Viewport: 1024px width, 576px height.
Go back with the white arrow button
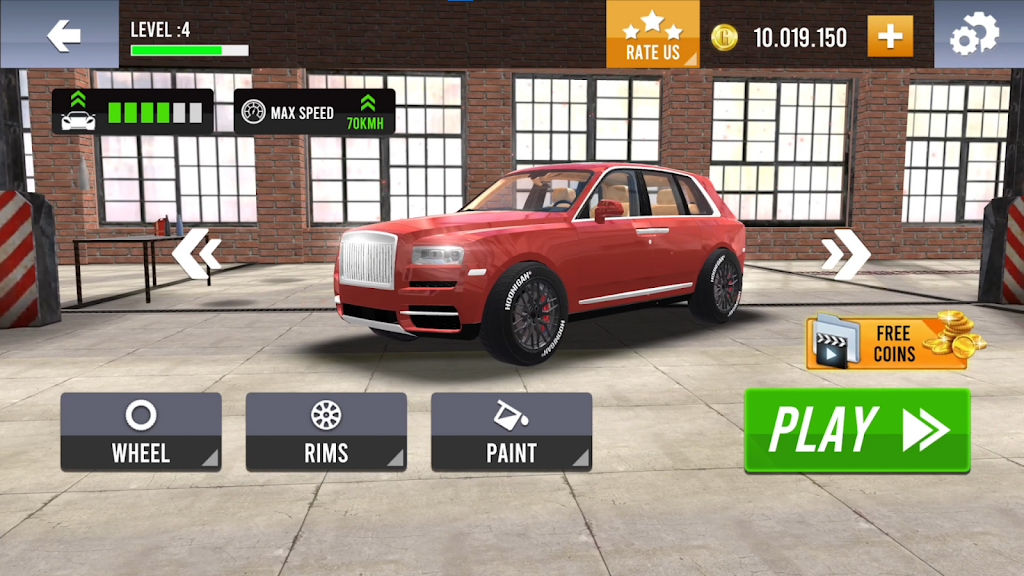[63, 37]
